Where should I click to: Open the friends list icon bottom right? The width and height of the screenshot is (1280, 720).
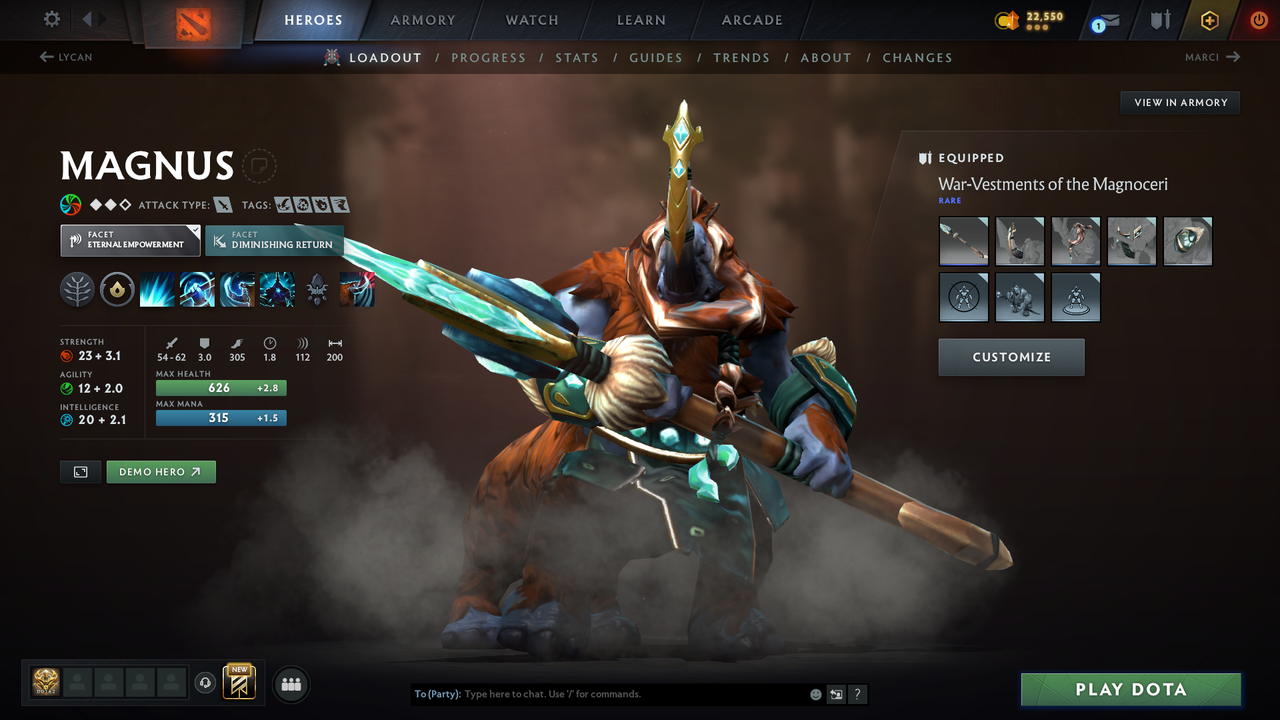click(290, 683)
